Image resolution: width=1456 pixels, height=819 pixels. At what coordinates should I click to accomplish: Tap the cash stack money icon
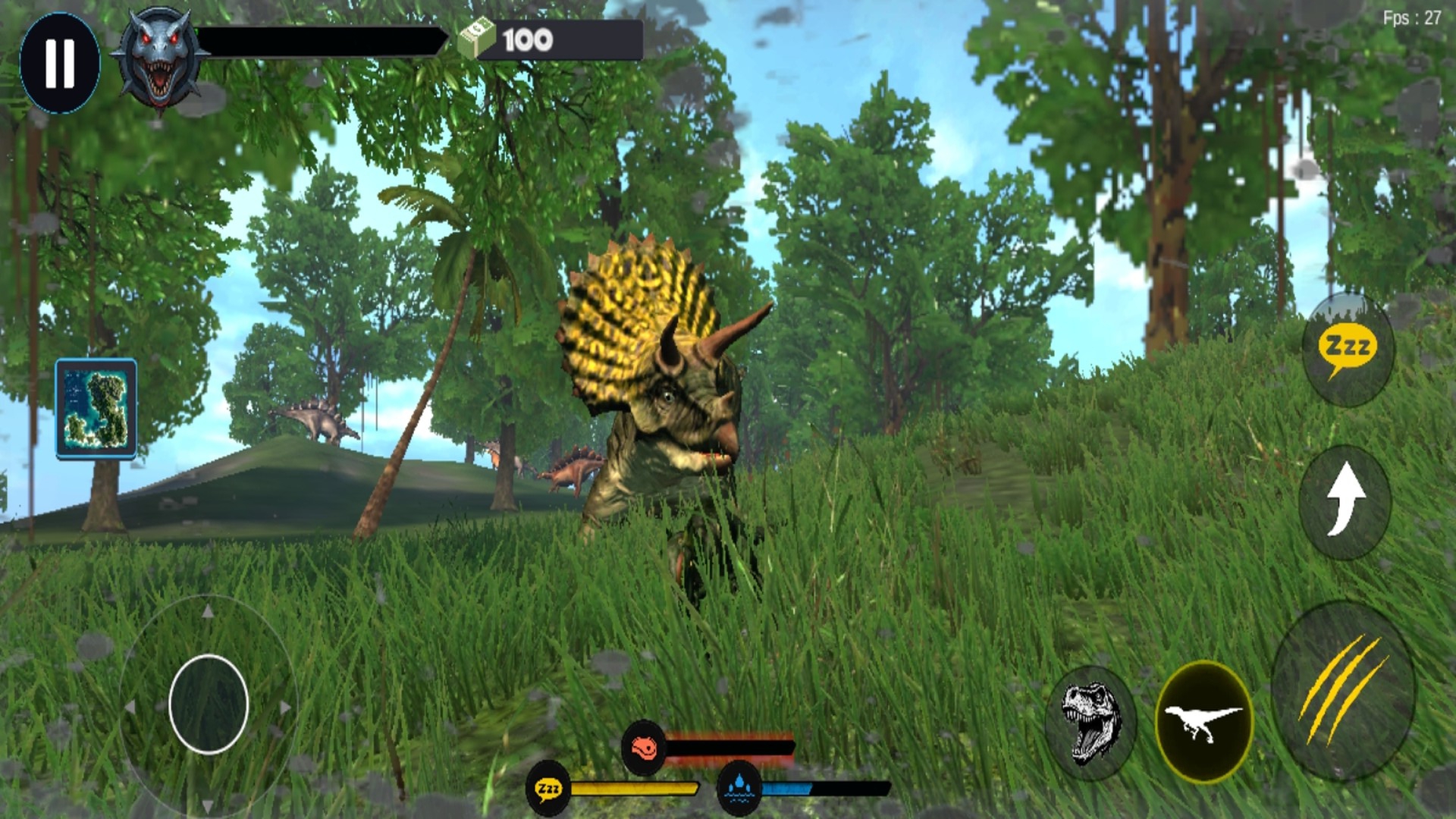(x=476, y=38)
